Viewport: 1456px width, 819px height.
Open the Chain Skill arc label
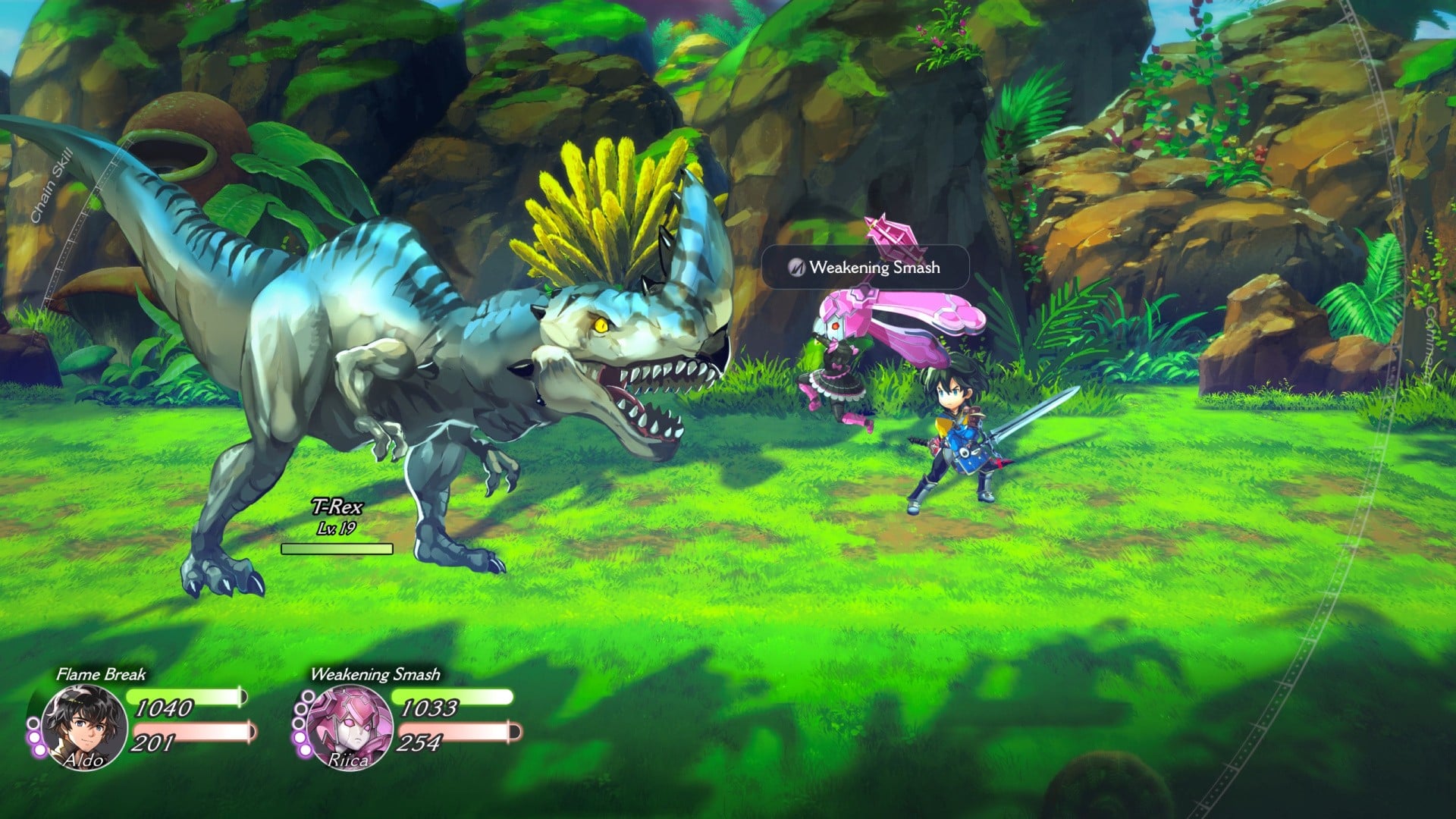(x=52, y=185)
